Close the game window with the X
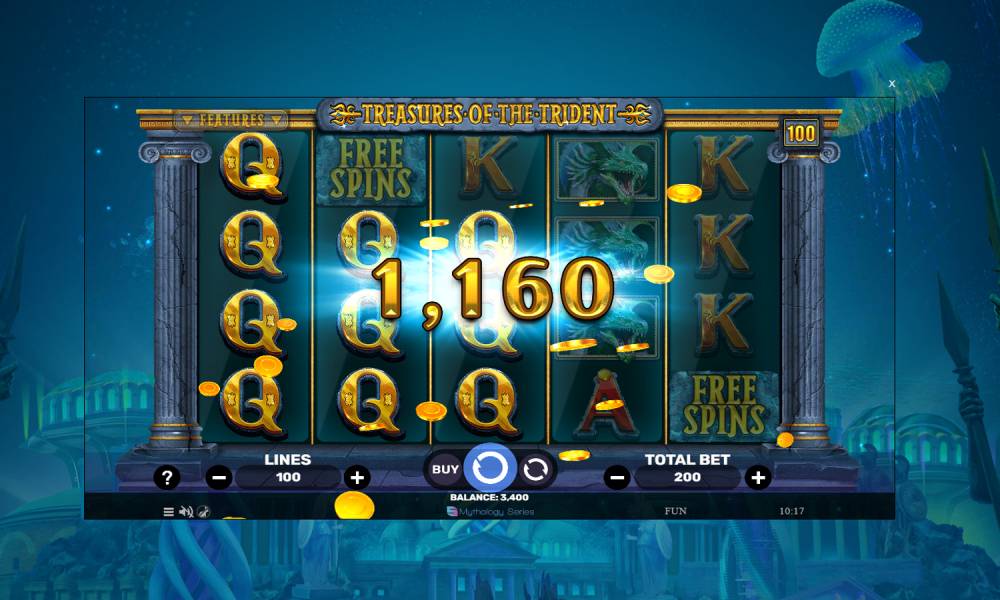The image size is (1000, 600). point(892,84)
